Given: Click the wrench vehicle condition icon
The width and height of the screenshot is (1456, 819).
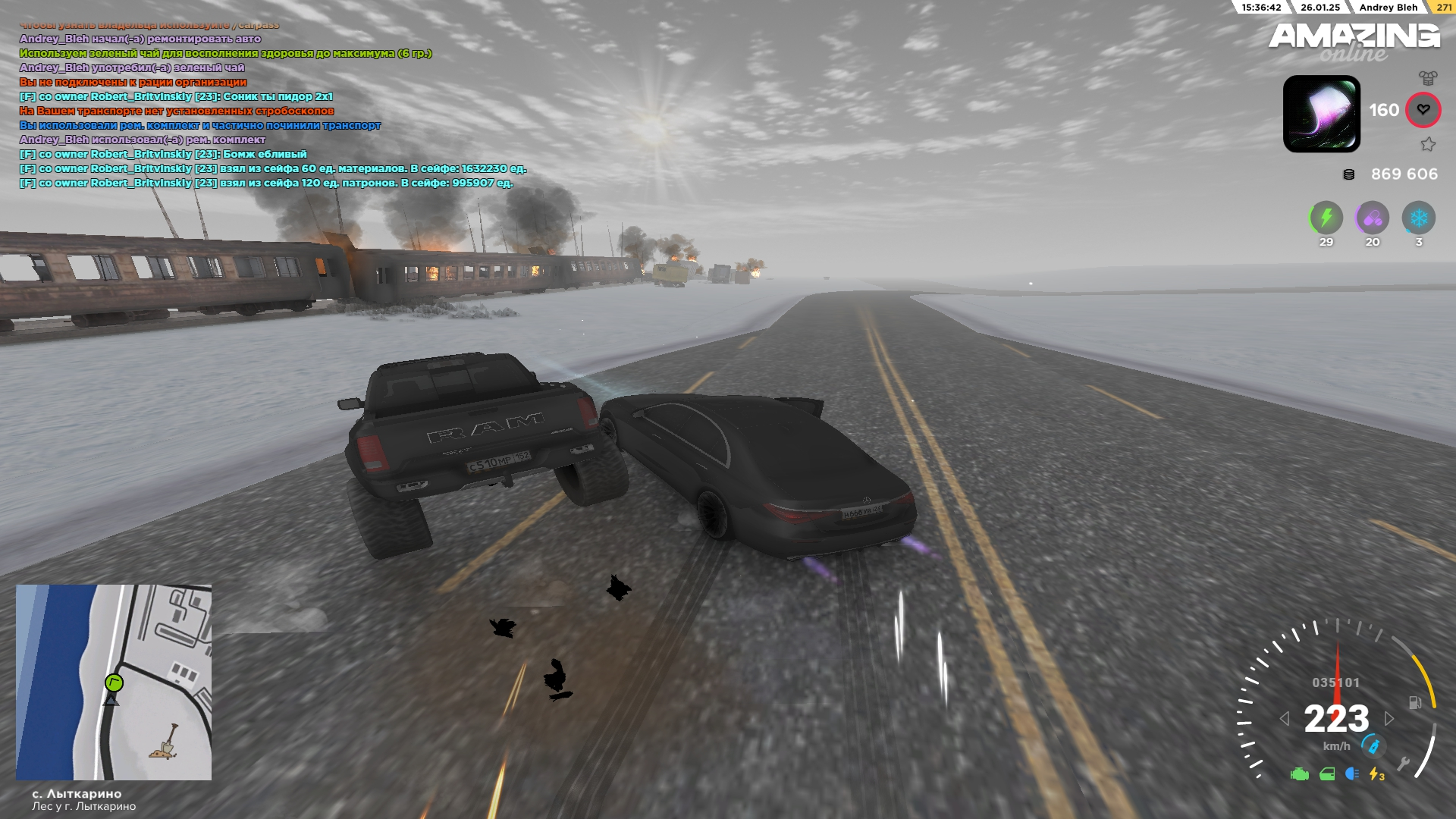Looking at the screenshot, I should click(x=1404, y=764).
